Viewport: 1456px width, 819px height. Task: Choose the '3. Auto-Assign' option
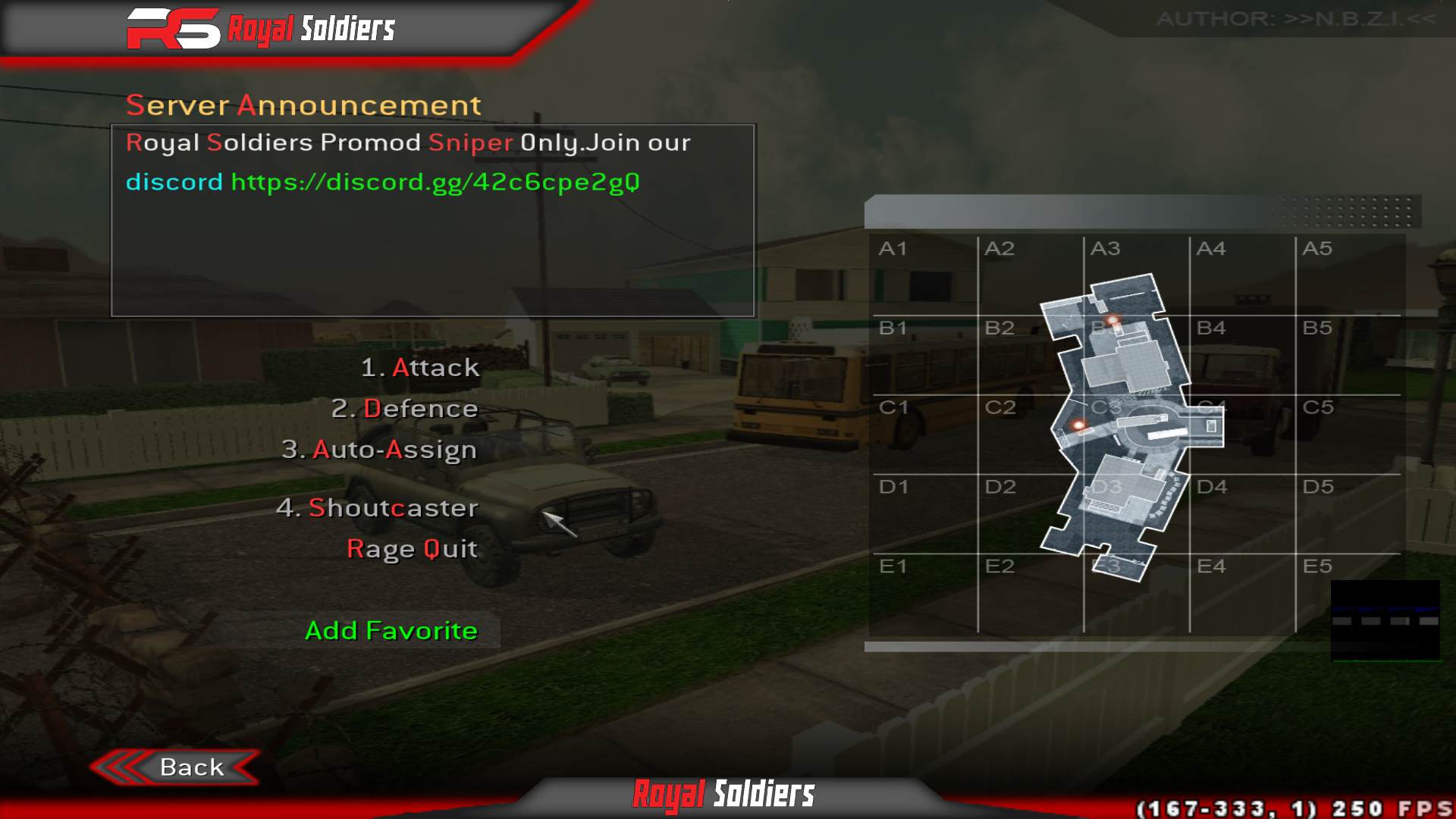[x=379, y=449]
